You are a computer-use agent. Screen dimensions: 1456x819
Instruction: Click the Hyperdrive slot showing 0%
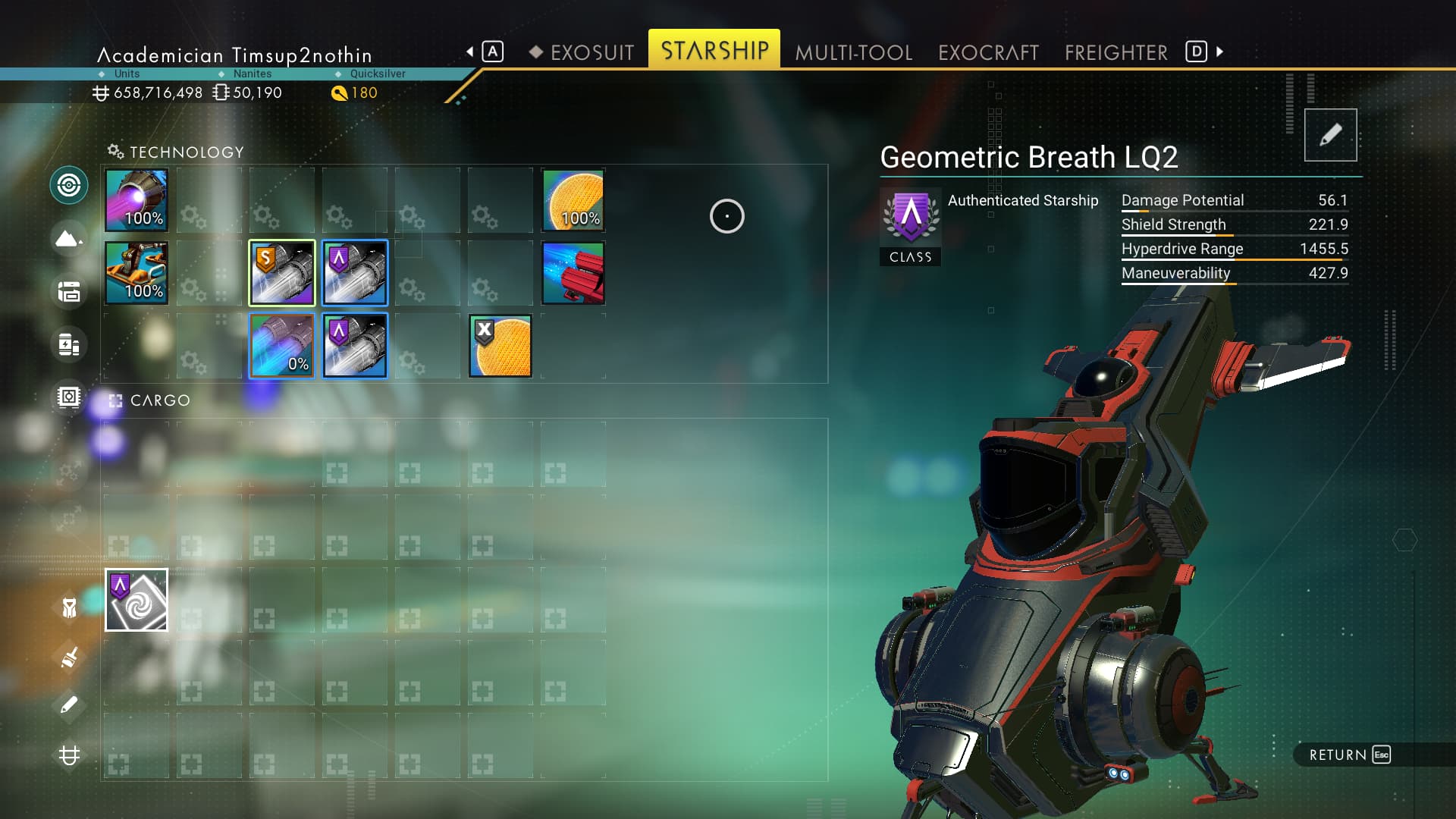click(282, 346)
